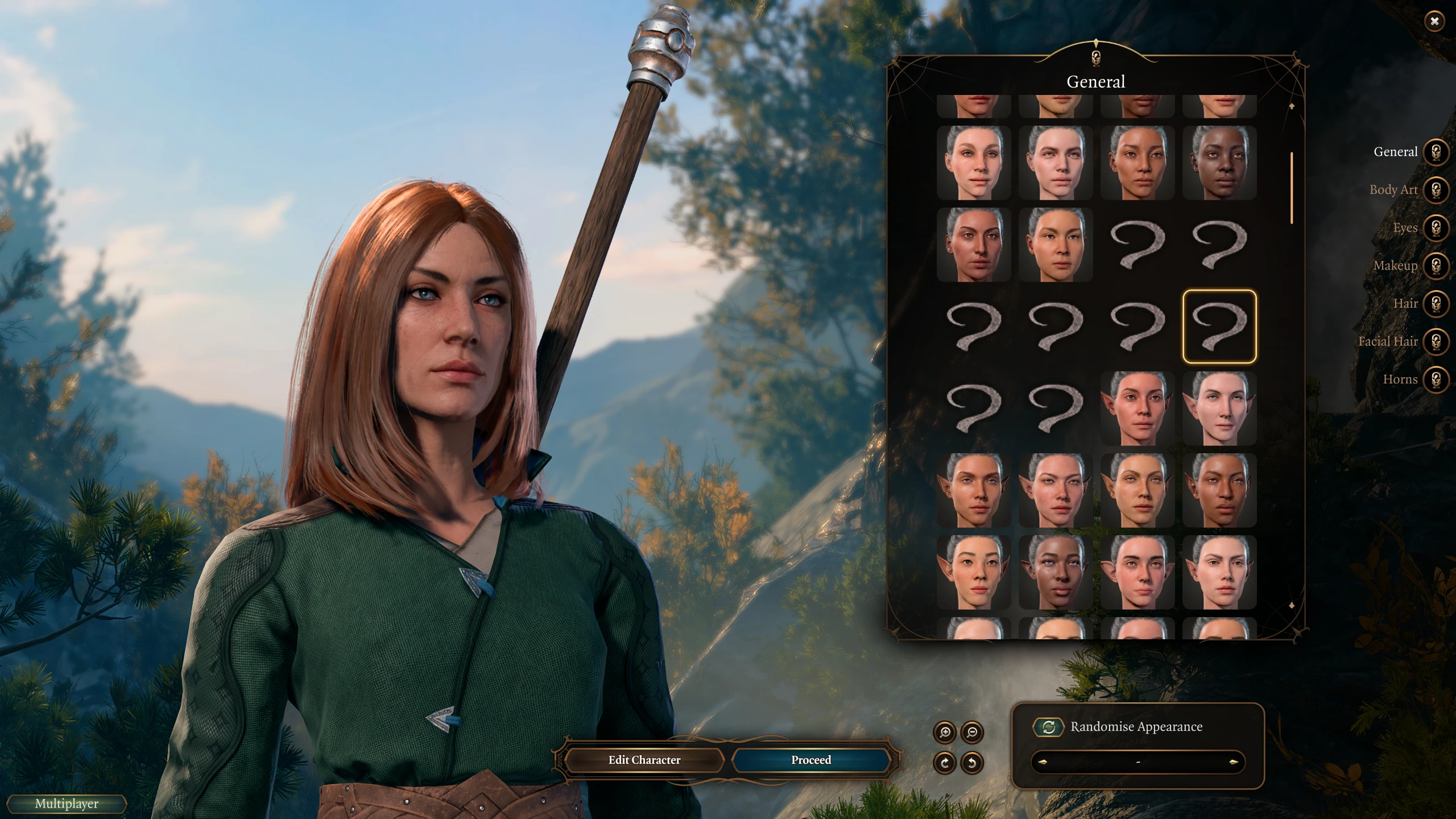Select the Eyes sidebar label
The width and height of the screenshot is (1456, 819).
pyautogui.click(x=1404, y=227)
